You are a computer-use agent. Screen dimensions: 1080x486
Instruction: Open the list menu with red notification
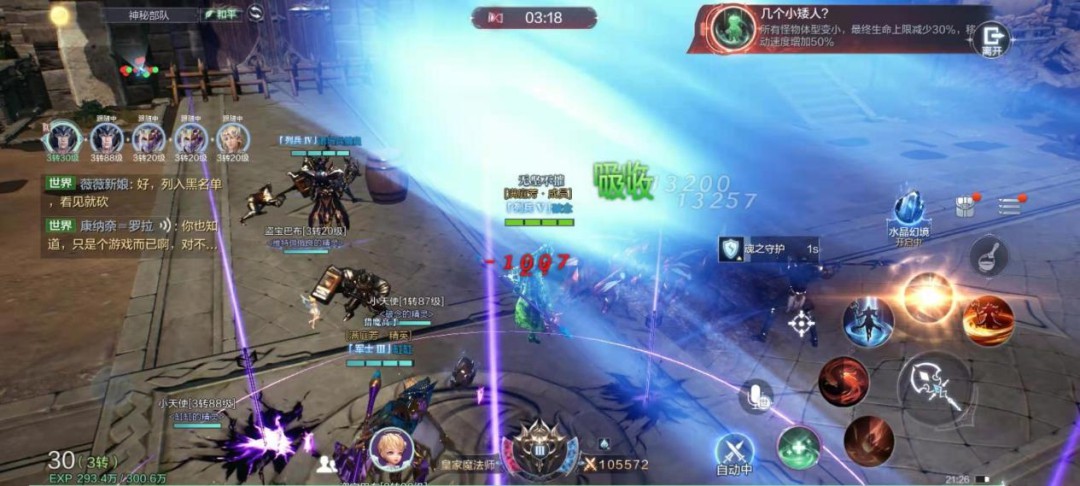1008,205
